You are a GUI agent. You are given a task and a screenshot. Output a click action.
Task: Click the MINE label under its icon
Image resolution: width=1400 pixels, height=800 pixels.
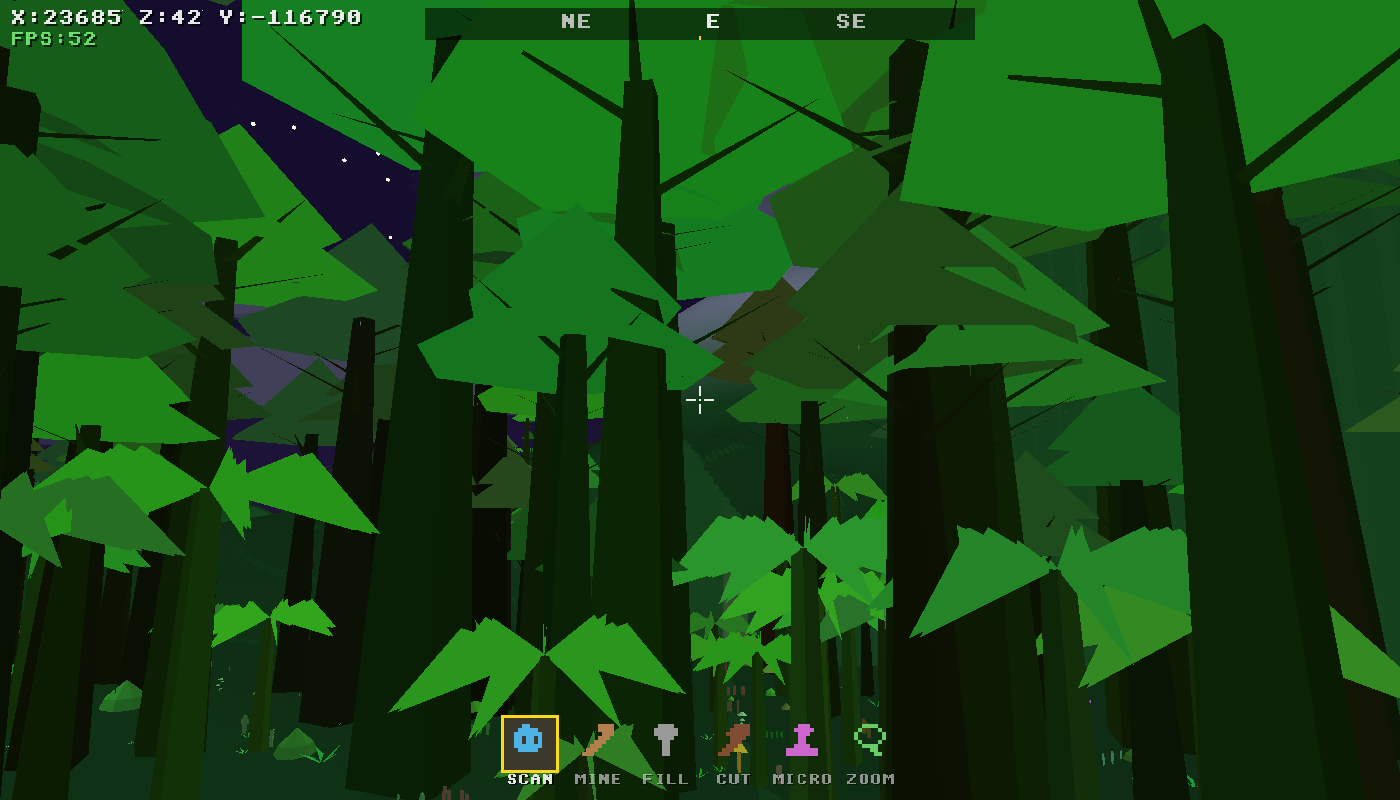click(597, 778)
